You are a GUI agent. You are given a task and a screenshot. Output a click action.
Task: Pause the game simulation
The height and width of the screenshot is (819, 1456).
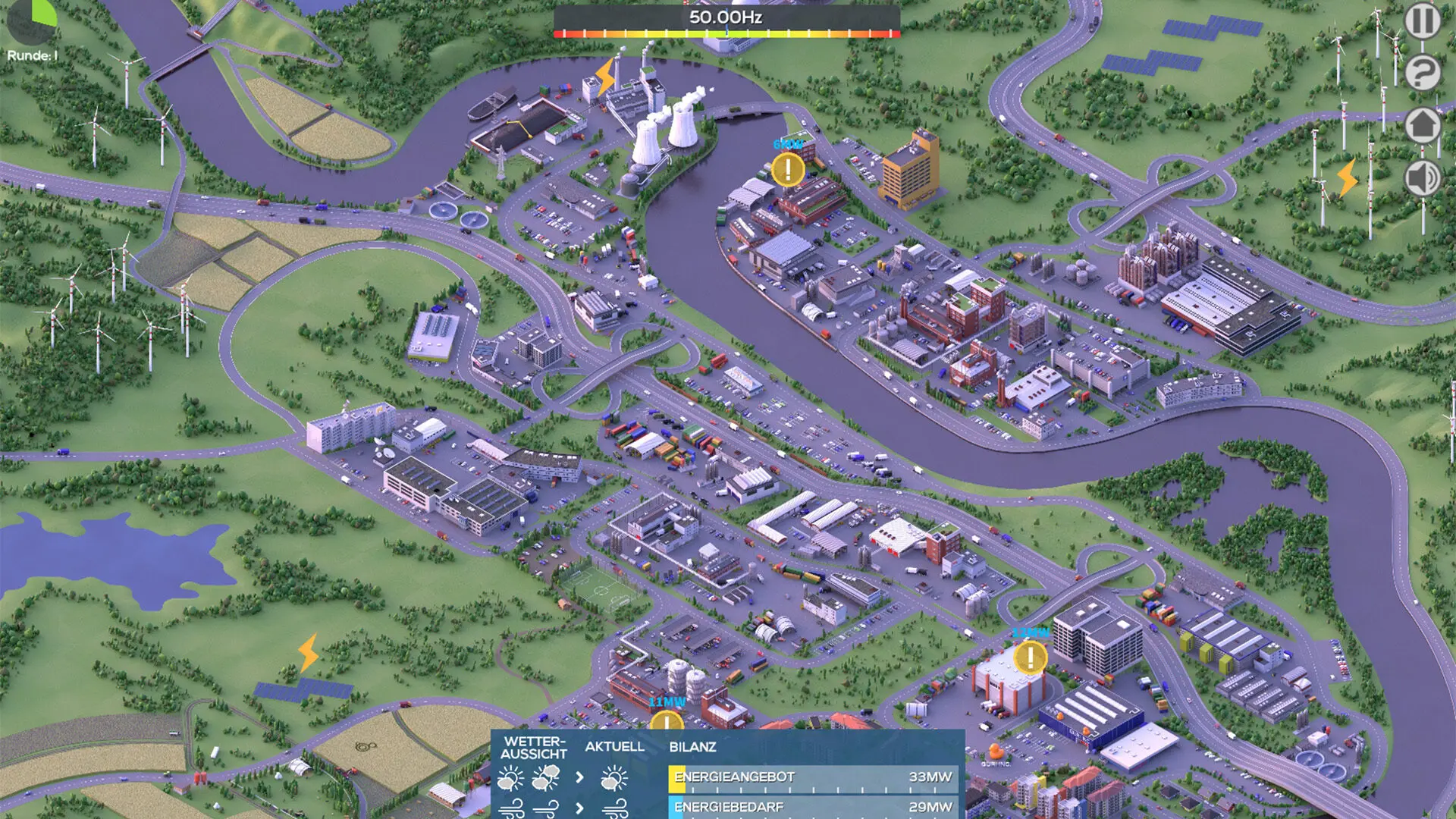(x=1423, y=20)
